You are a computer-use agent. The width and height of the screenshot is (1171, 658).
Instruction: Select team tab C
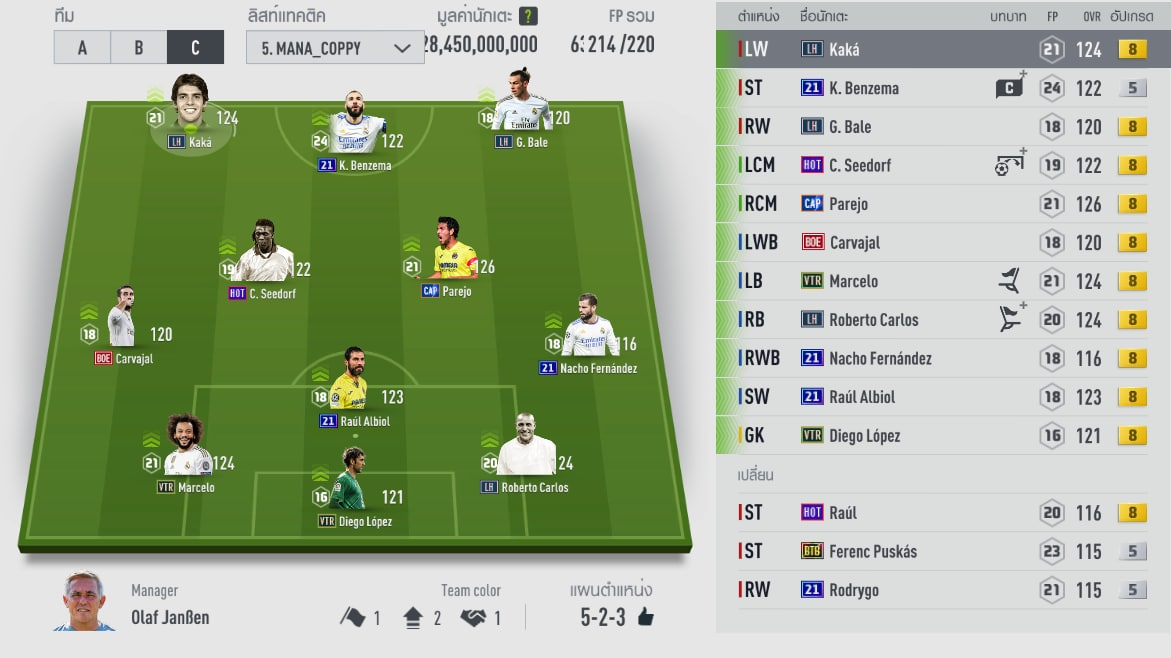coord(195,47)
